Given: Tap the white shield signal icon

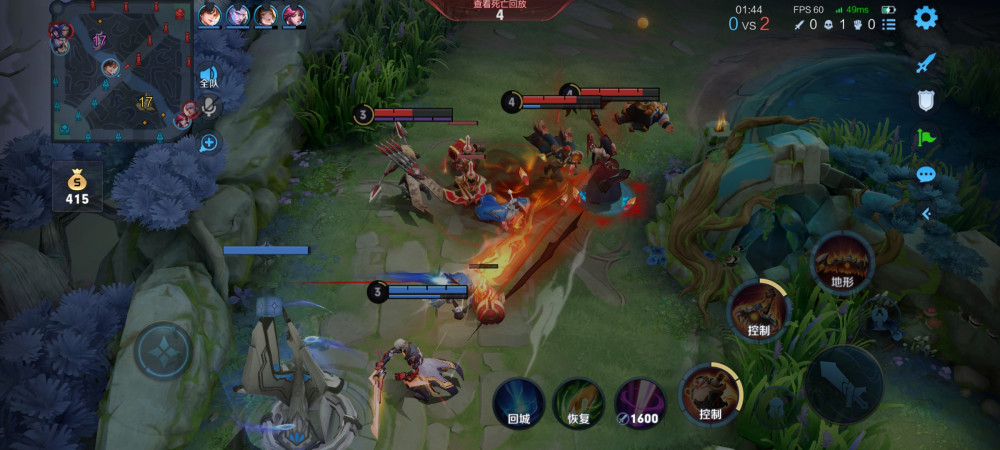Looking at the screenshot, I should click(926, 100).
